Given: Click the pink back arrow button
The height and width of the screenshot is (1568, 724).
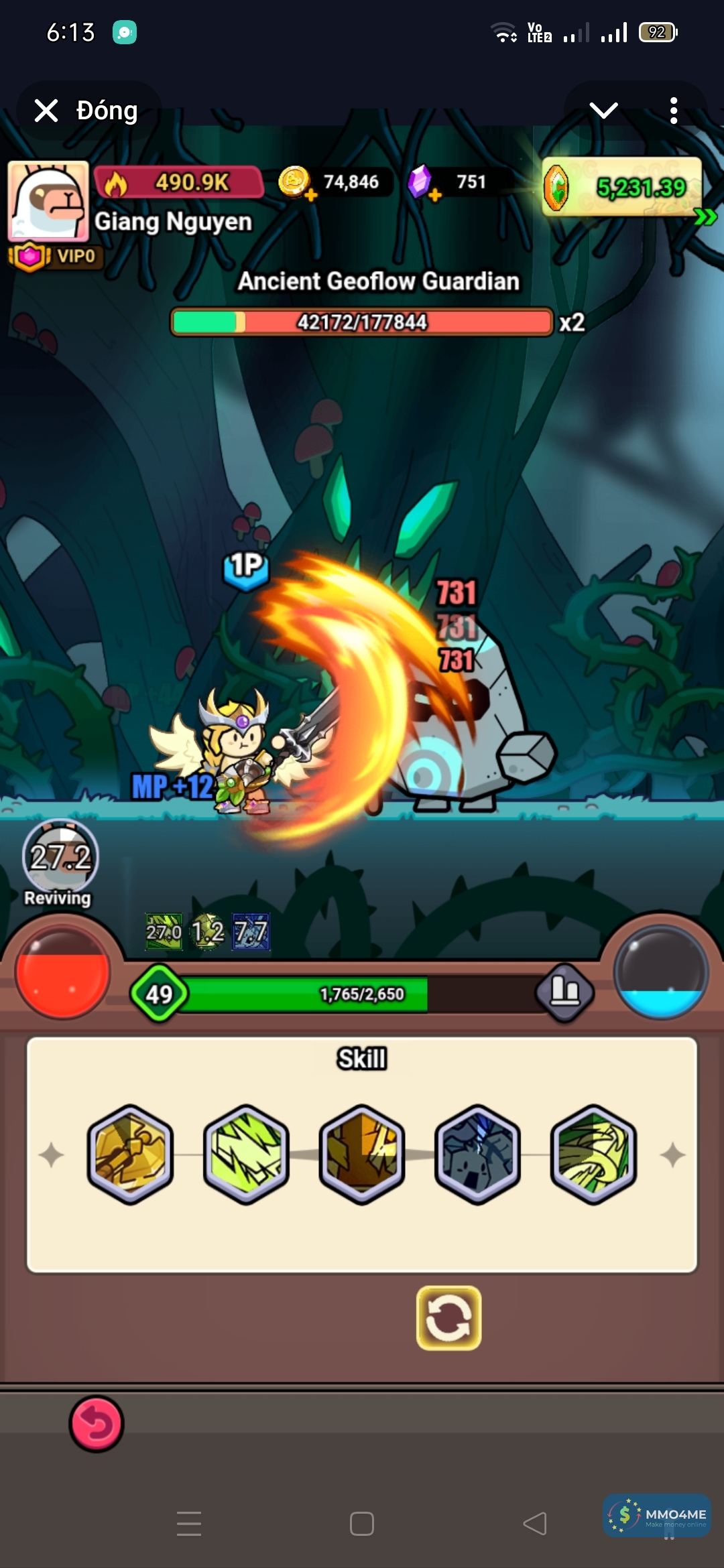Looking at the screenshot, I should click(97, 1424).
